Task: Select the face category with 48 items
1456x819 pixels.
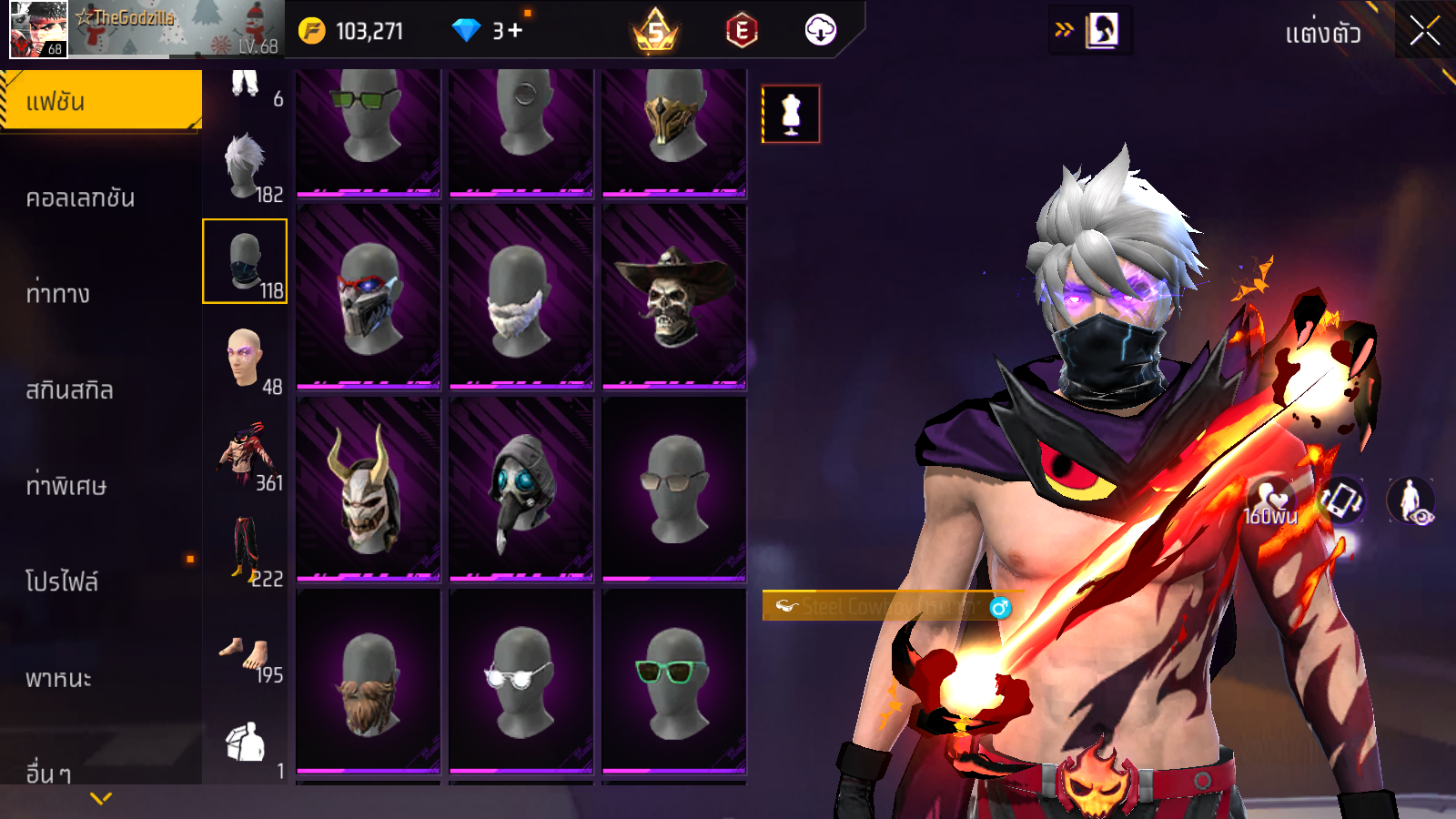Action: coord(245,359)
